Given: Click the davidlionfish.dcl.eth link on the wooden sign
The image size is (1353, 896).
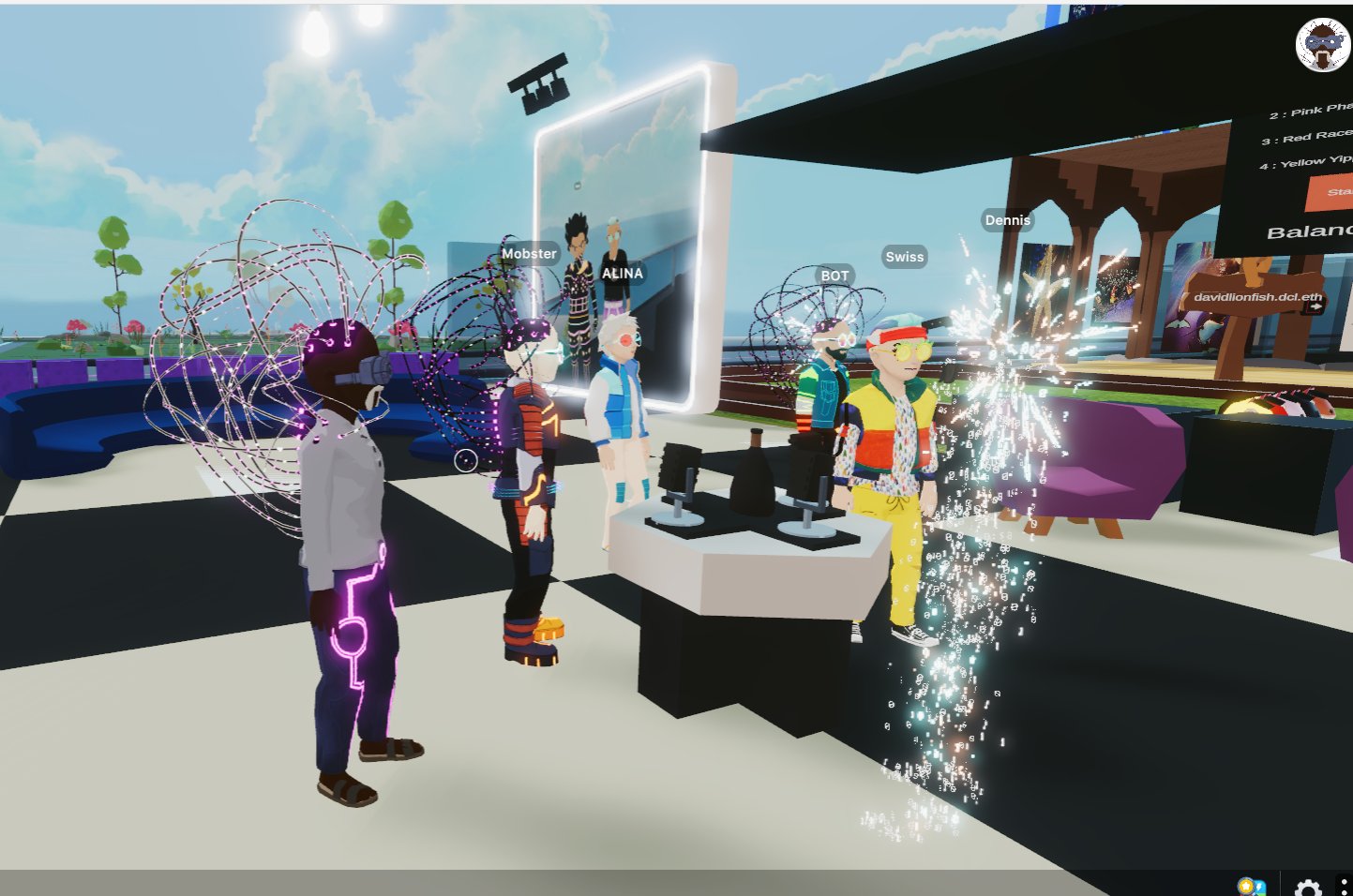Looking at the screenshot, I should coord(1258,296).
